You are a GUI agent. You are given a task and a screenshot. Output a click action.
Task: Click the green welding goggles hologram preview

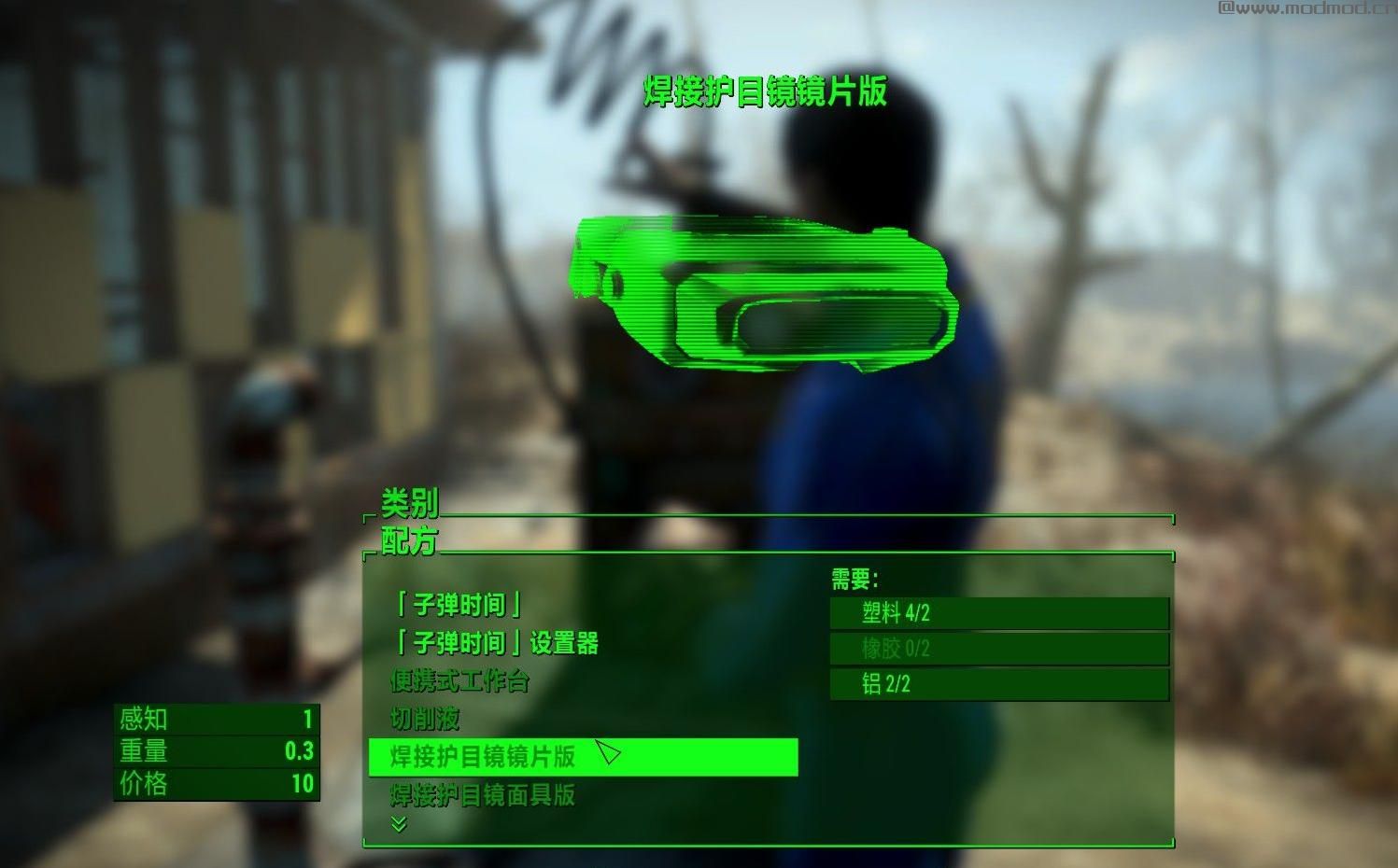tap(766, 294)
